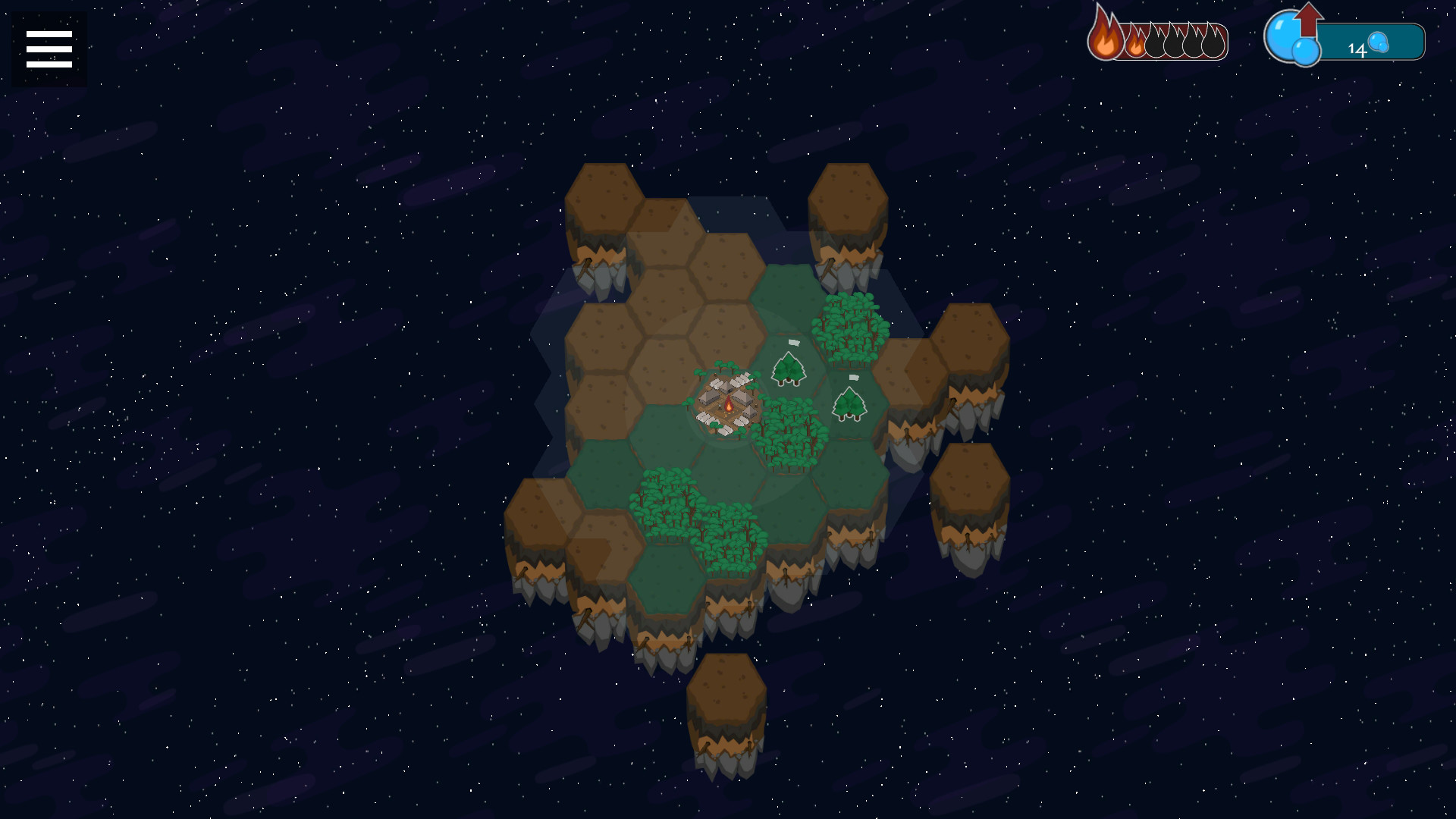Viewport: 1456px width, 819px height.
Task: Open the hamburger menu
Action: pos(48,48)
